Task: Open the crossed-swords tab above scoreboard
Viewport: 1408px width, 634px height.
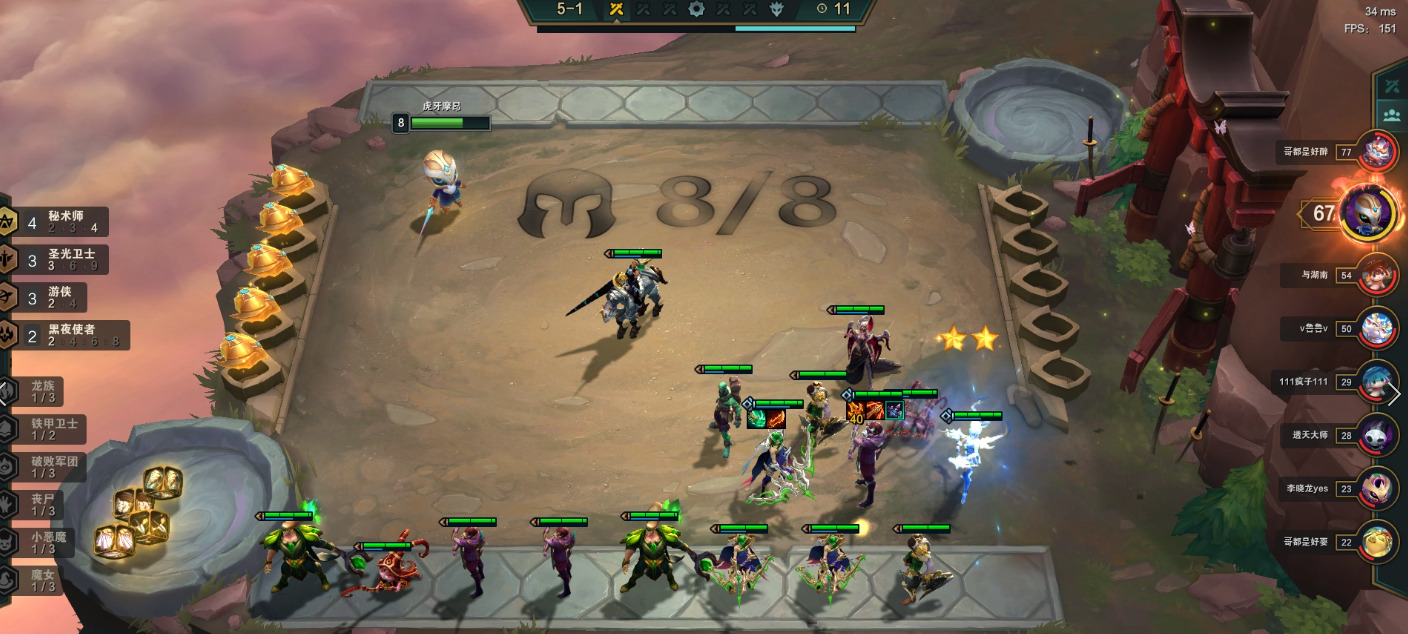Action: click(1391, 84)
